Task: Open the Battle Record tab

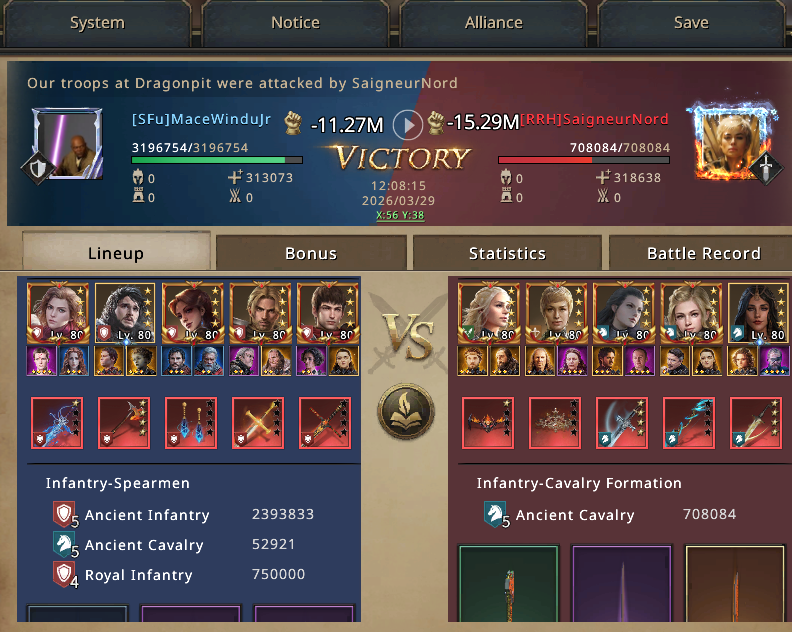Action: (703, 253)
